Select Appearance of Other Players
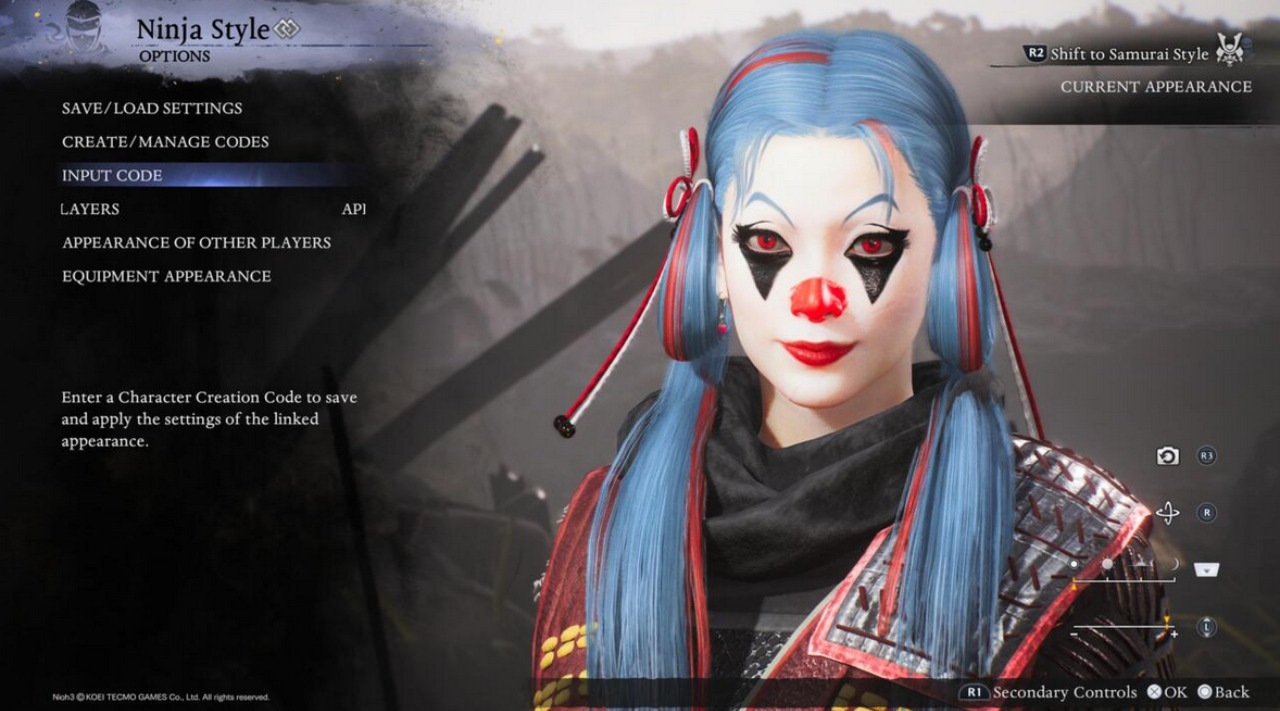1280x711 pixels. click(x=196, y=243)
